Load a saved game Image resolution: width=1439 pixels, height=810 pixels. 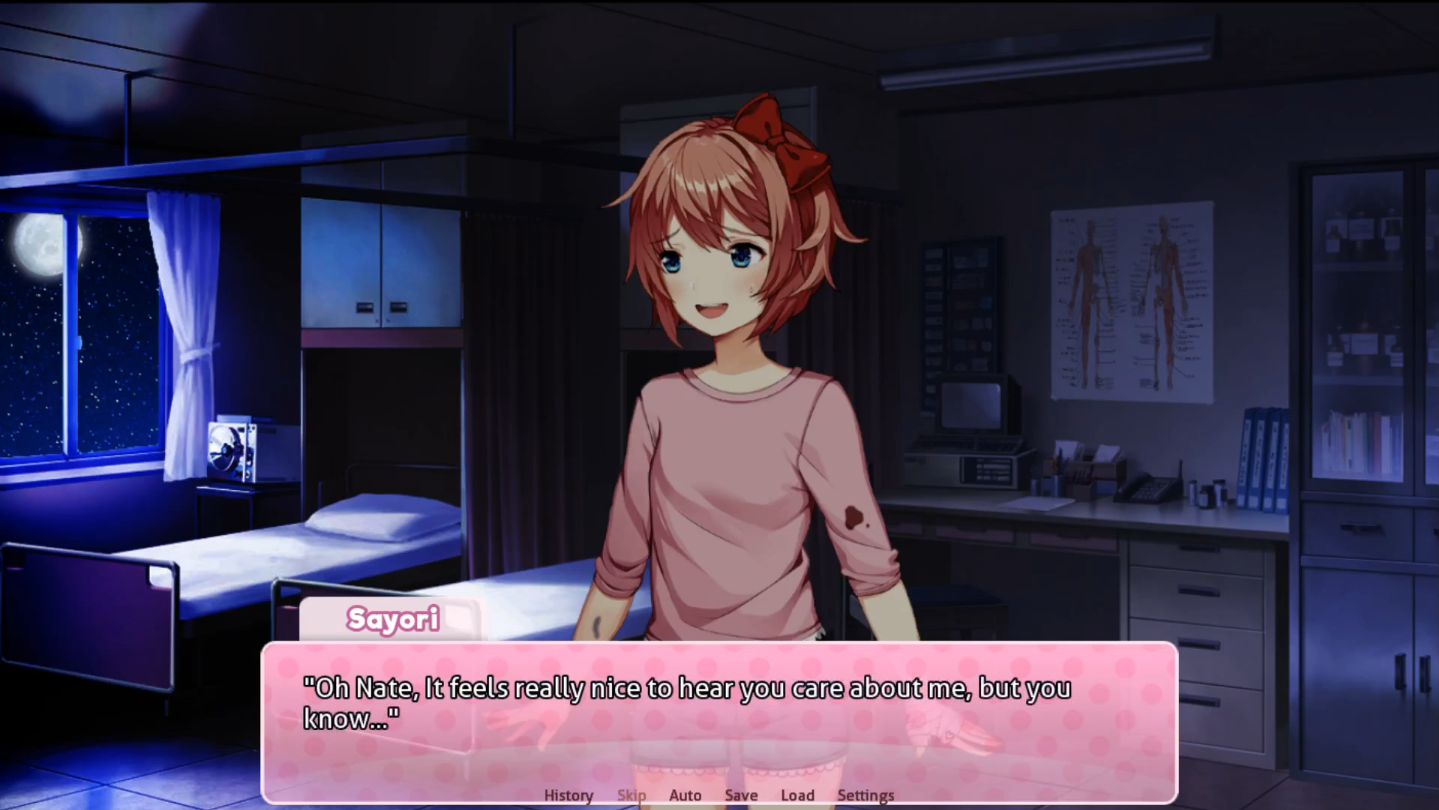tap(797, 794)
